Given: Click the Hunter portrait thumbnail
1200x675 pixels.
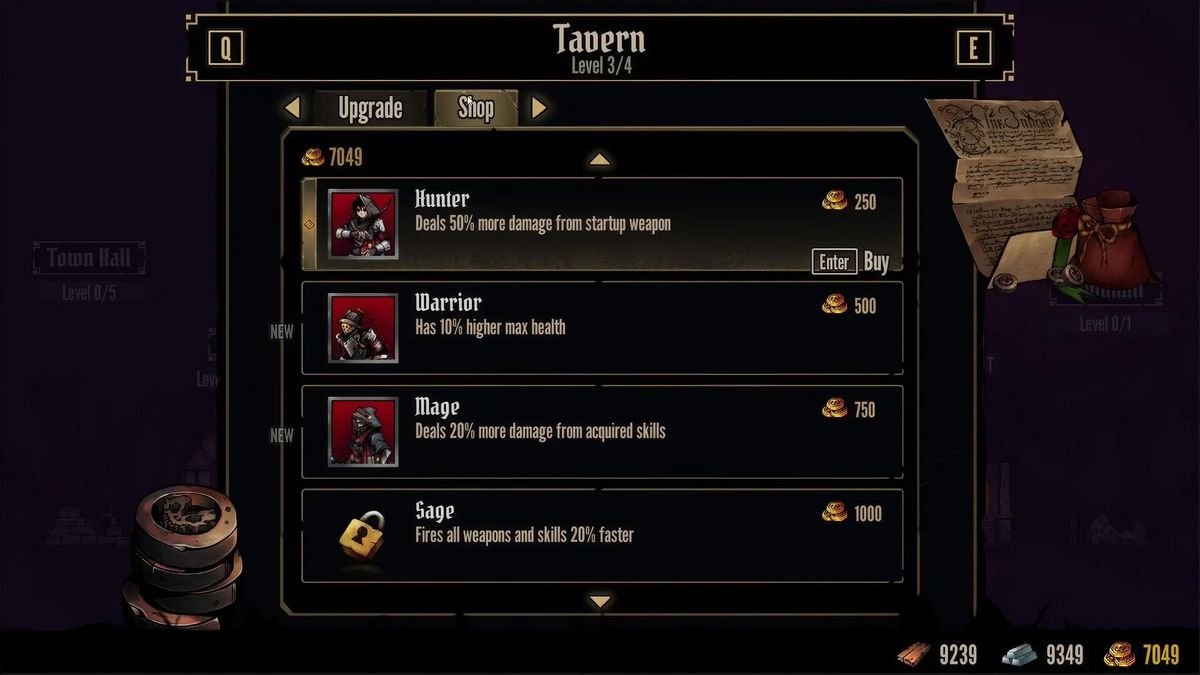Looking at the screenshot, I should [363, 224].
